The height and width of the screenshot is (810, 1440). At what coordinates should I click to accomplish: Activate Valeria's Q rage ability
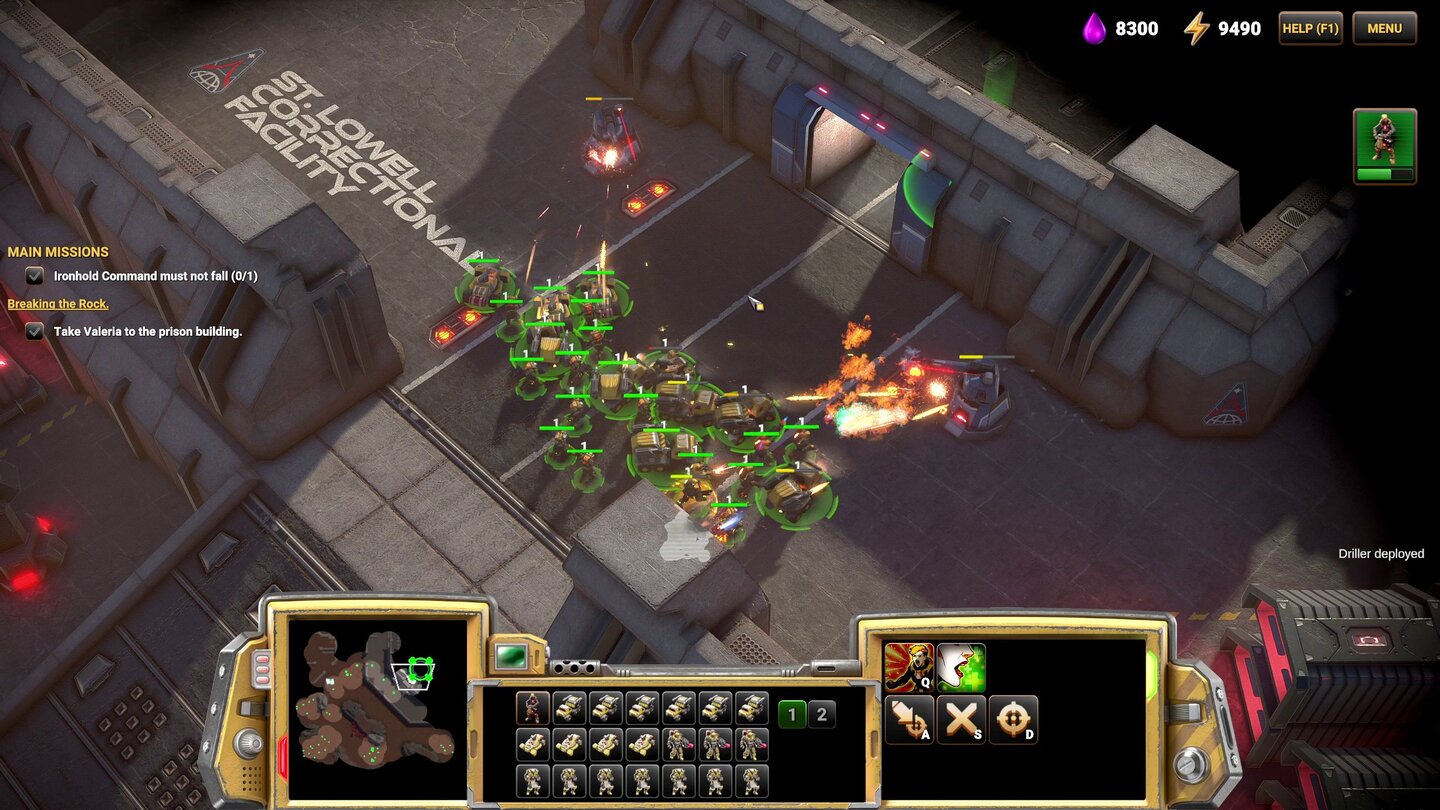pos(910,670)
